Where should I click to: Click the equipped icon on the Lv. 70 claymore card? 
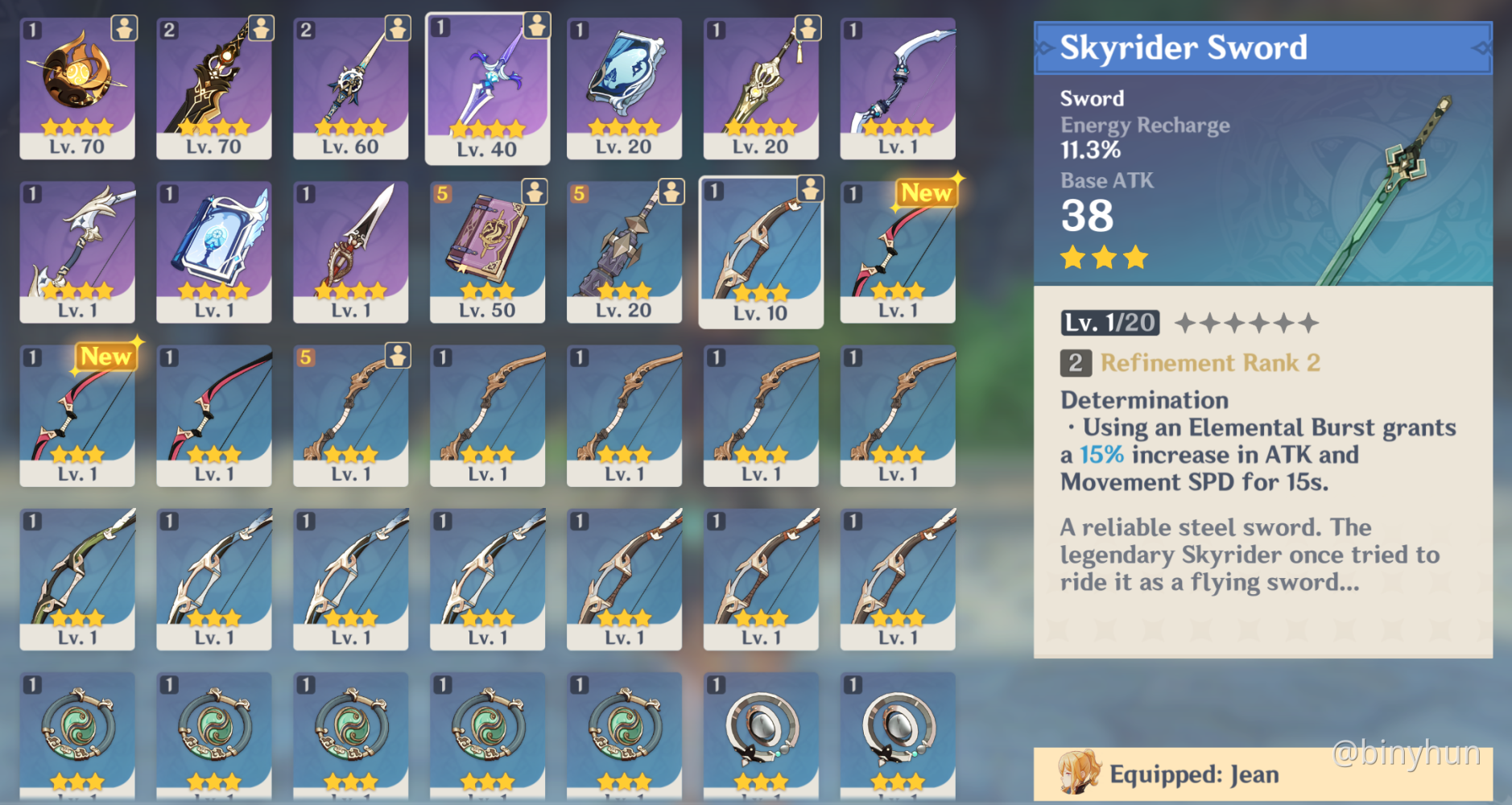[260, 27]
